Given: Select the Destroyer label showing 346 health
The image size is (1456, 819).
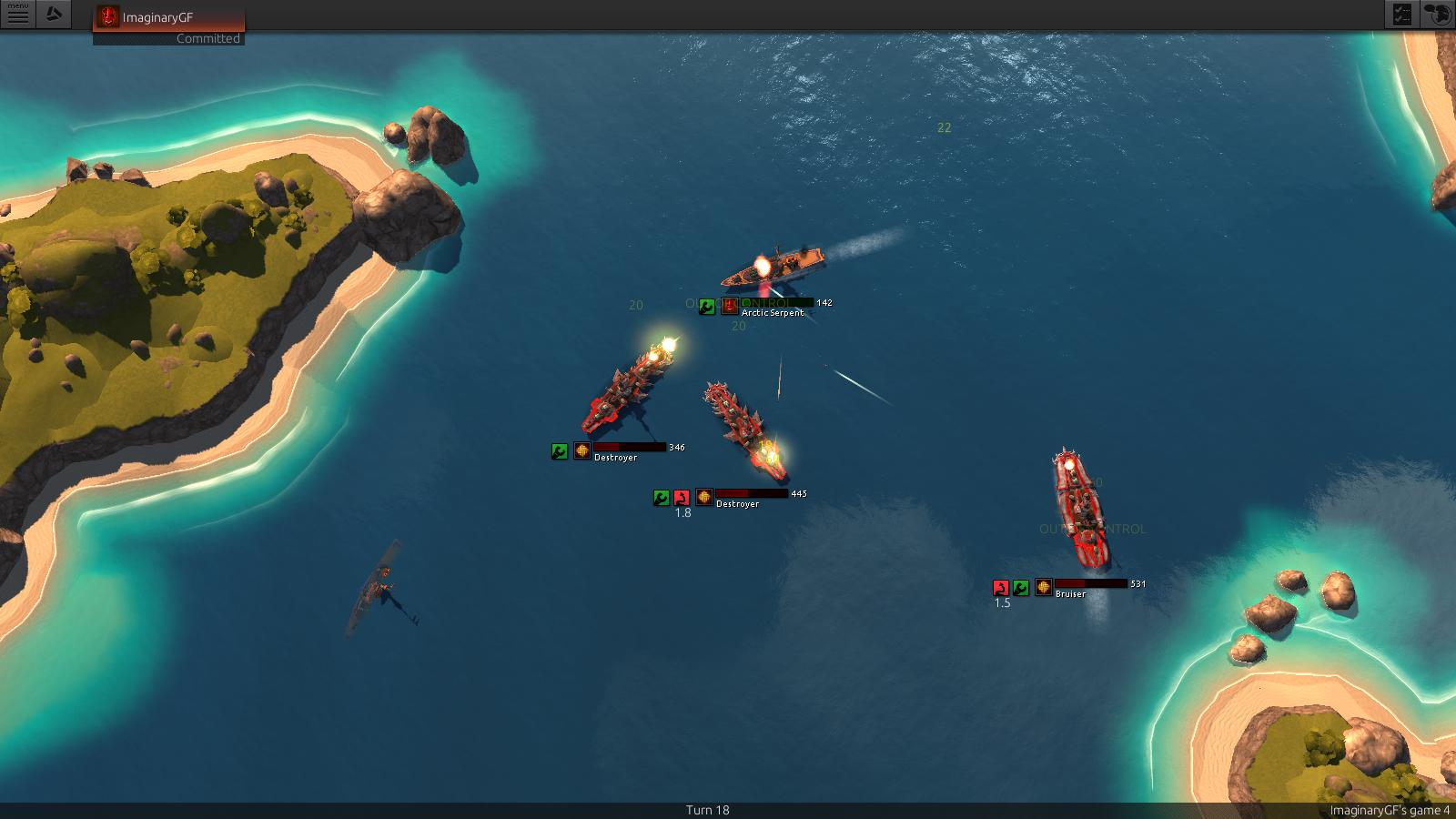Looking at the screenshot, I should (616, 458).
